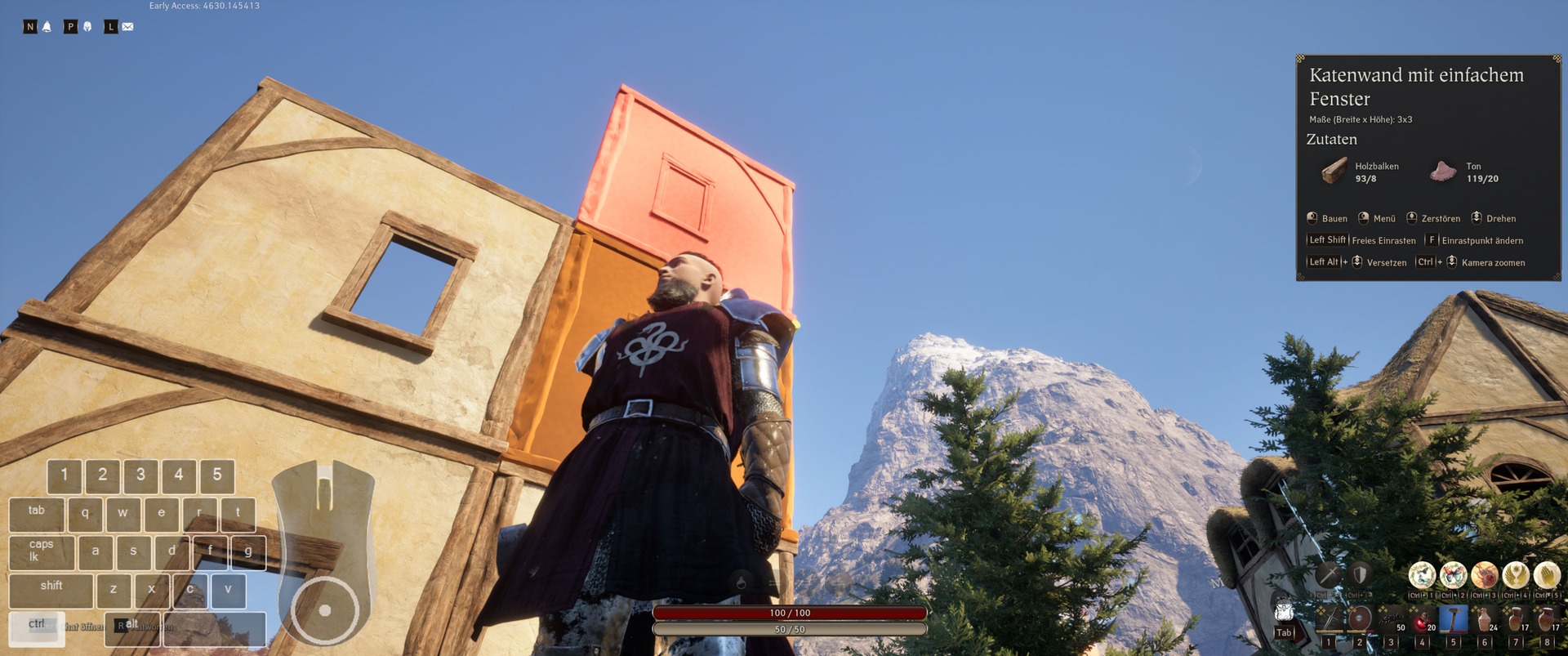This screenshot has width=1568, height=656.
Task: Choose the pale jug stack of 24
Action: point(1485,618)
